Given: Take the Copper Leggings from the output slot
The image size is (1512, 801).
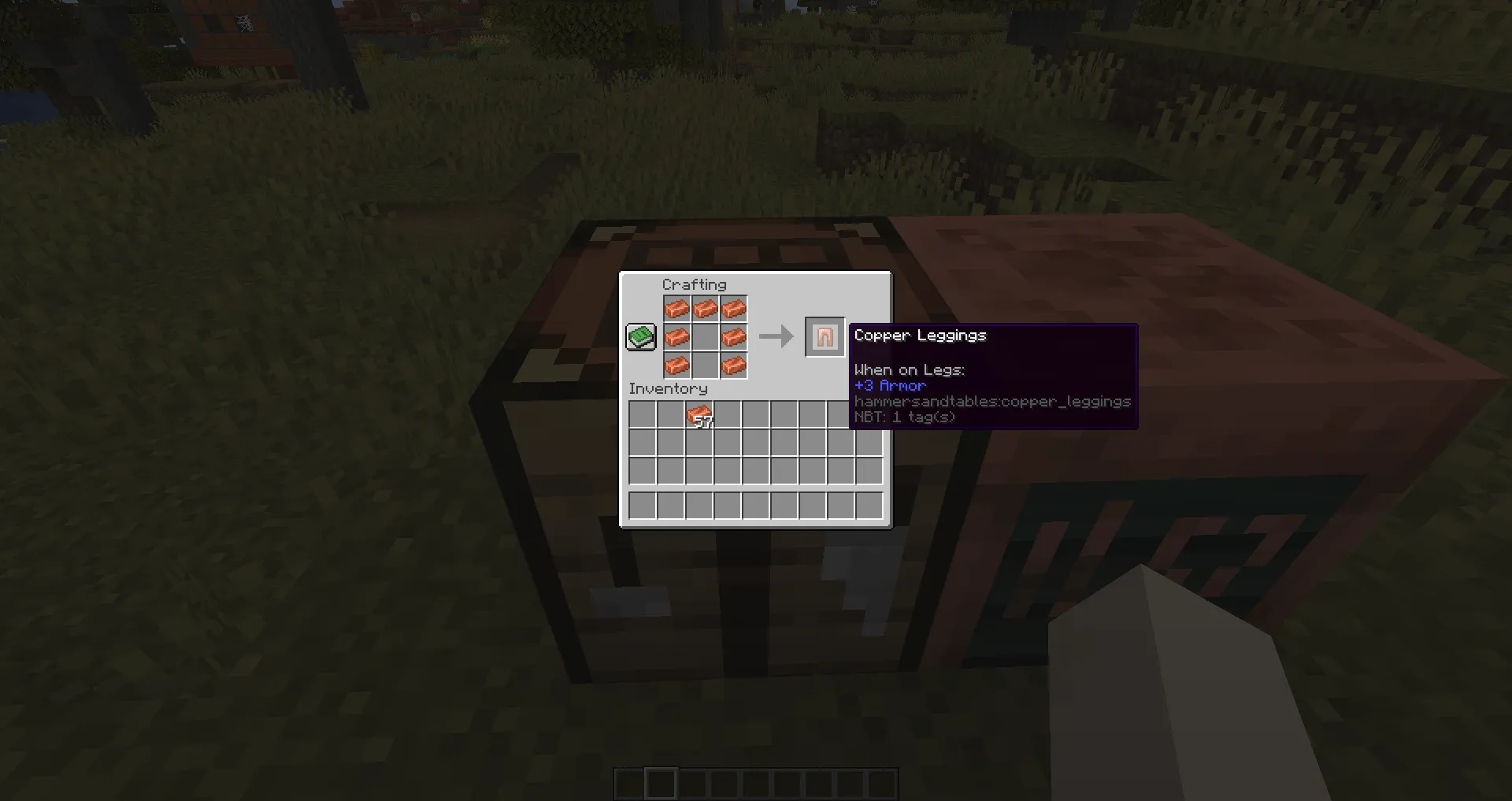Looking at the screenshot, I should 825,336.
